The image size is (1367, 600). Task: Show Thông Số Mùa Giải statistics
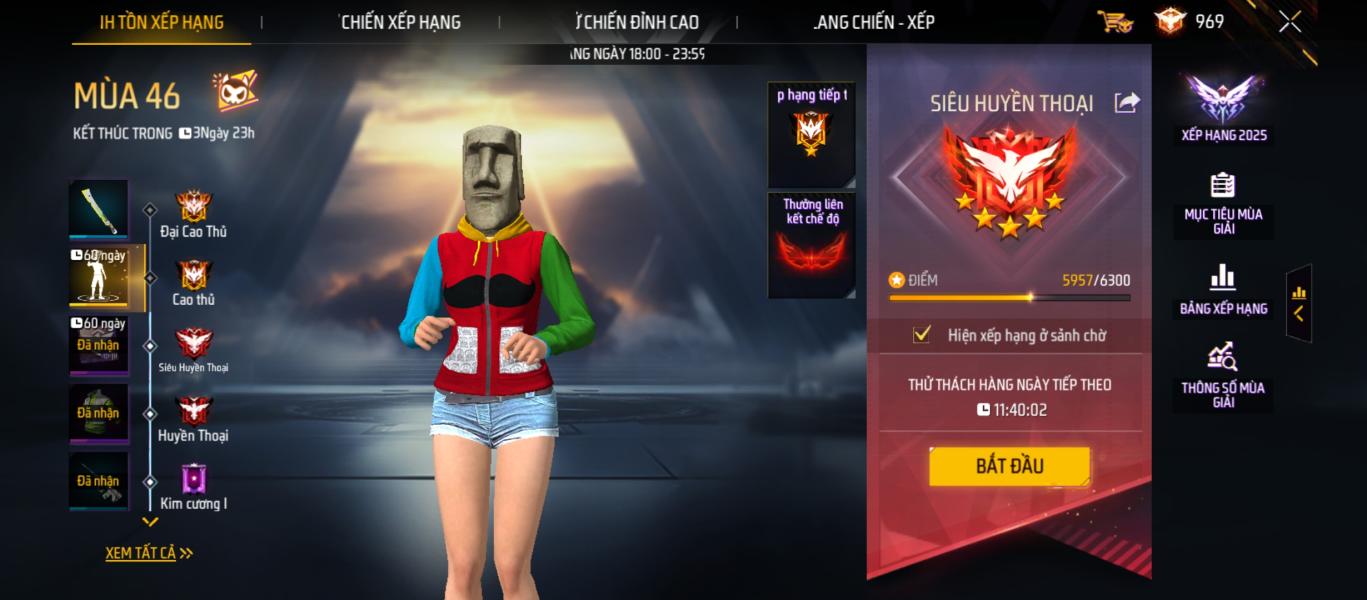pos(1223,374)
